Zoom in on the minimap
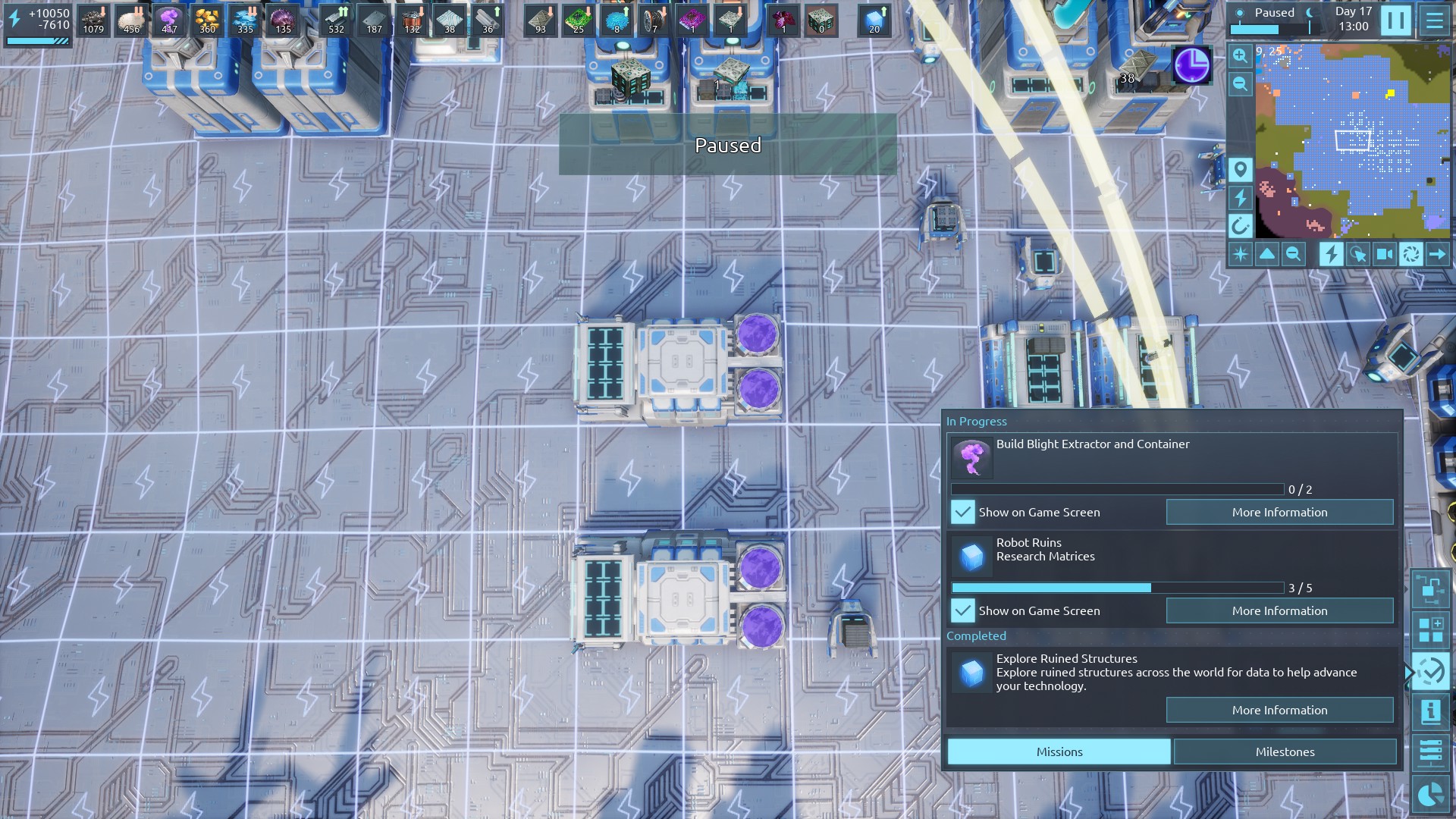 coord(1240,56)
